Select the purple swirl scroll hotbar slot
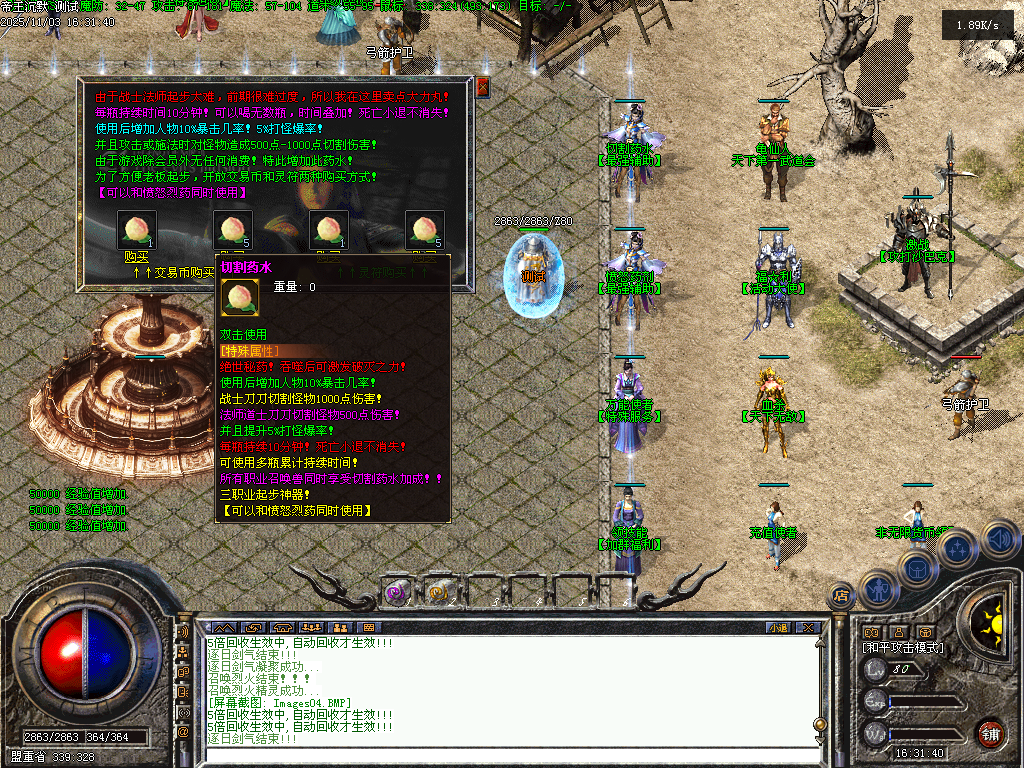The width and height of the screenshot is (1024, 768). [395, 593]
